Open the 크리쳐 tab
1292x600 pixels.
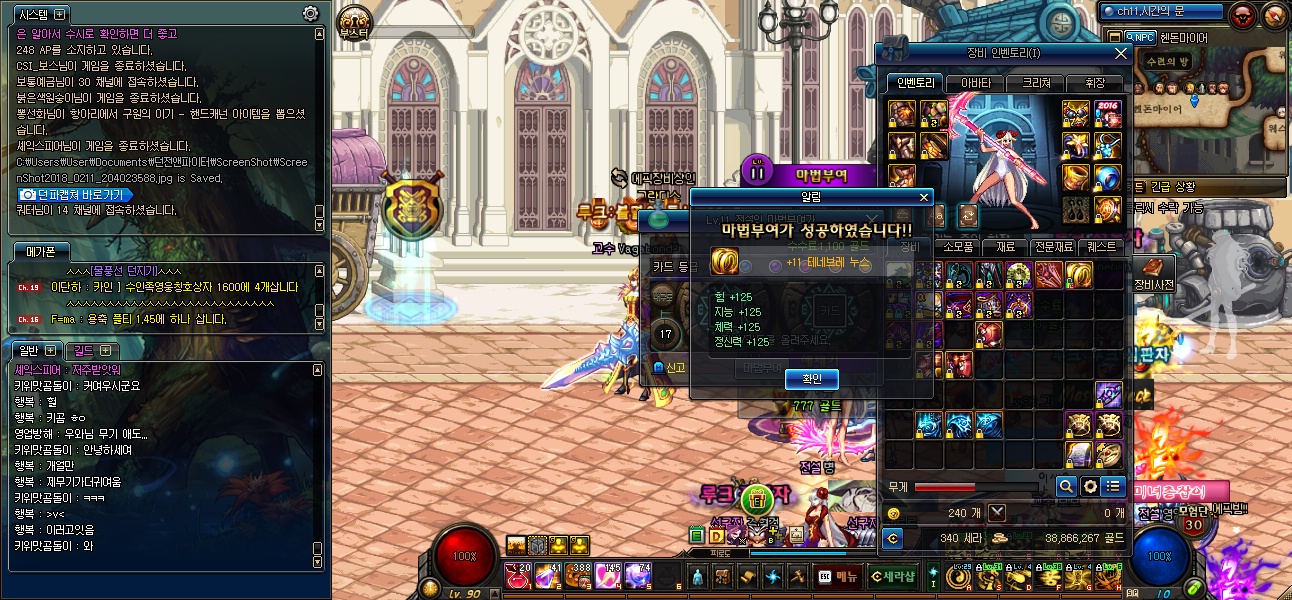click(x=1034, y=83)
